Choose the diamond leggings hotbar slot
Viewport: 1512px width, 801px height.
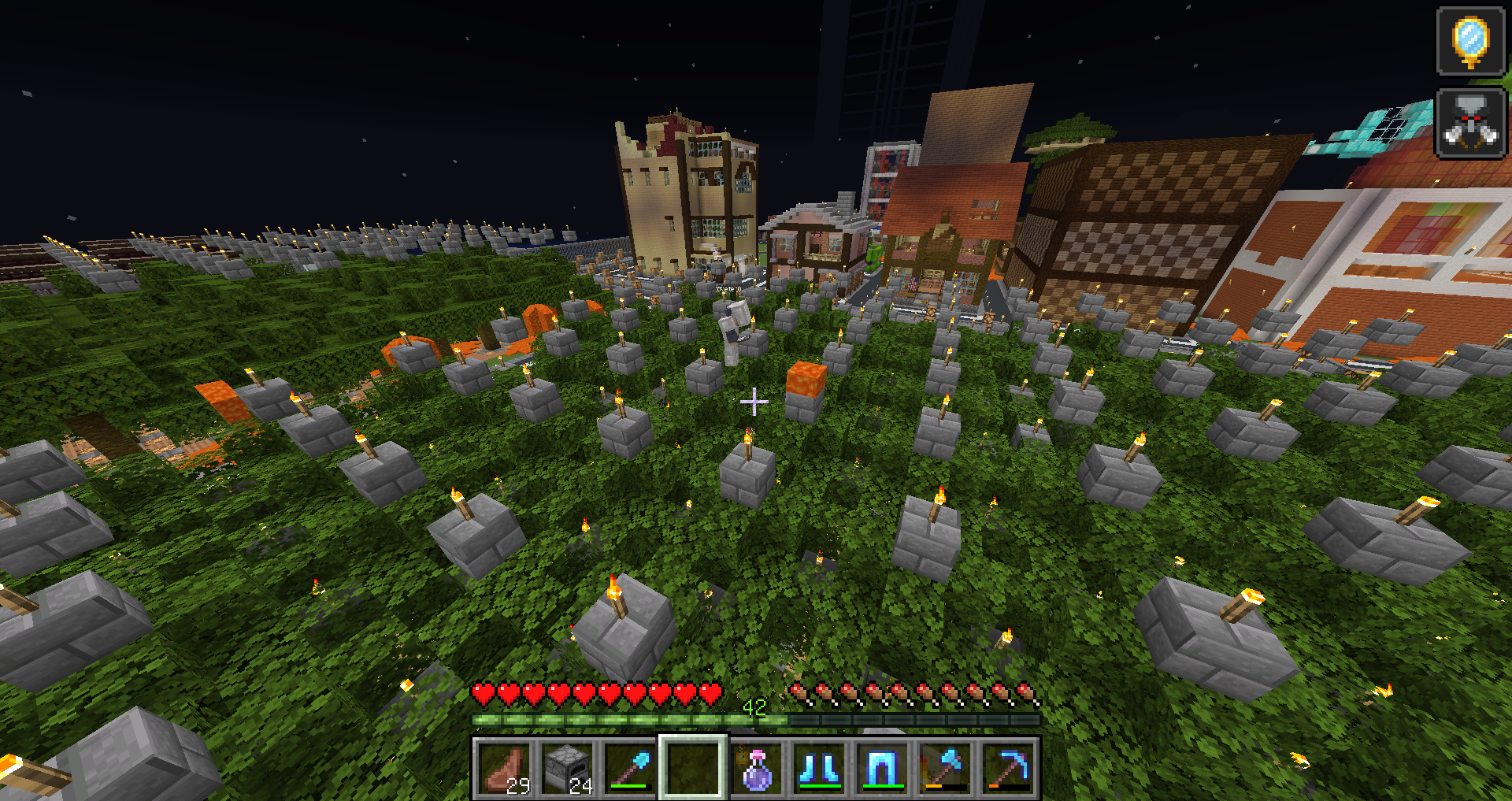click(x=882, y=768)
